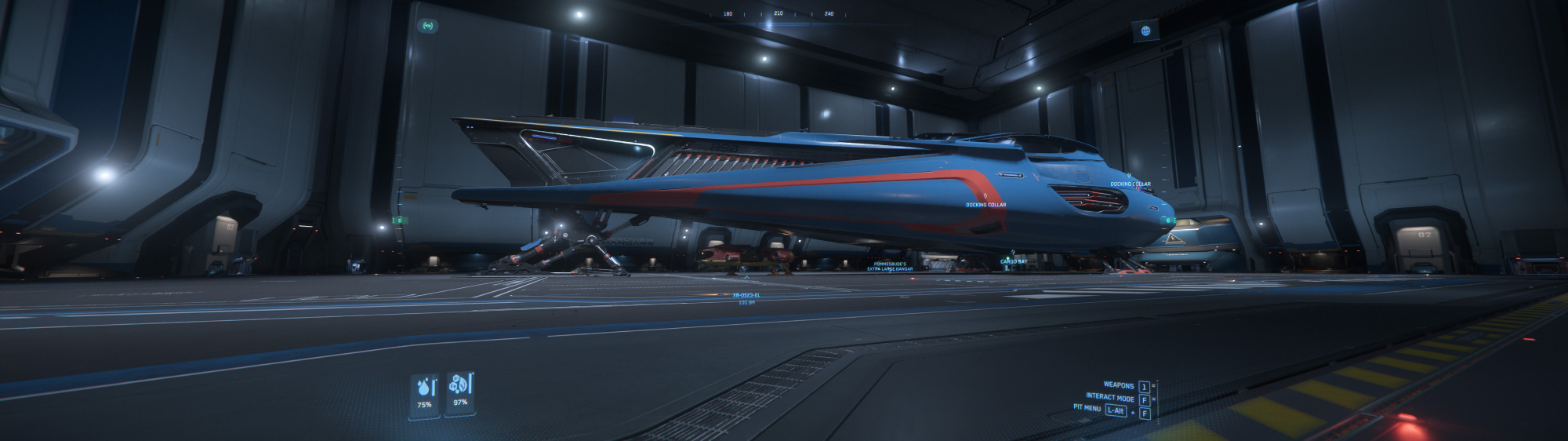
Task: Click the green signal icon
Action: tap(428, 26)
